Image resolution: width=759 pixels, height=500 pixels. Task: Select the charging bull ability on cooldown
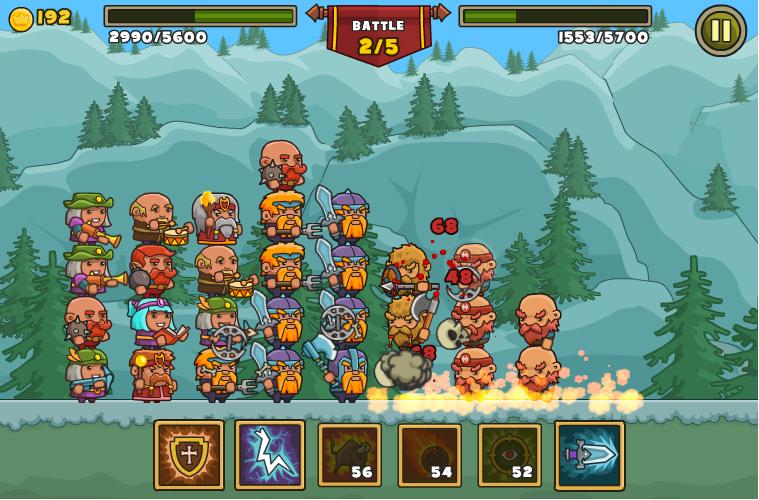pos(349,455)
